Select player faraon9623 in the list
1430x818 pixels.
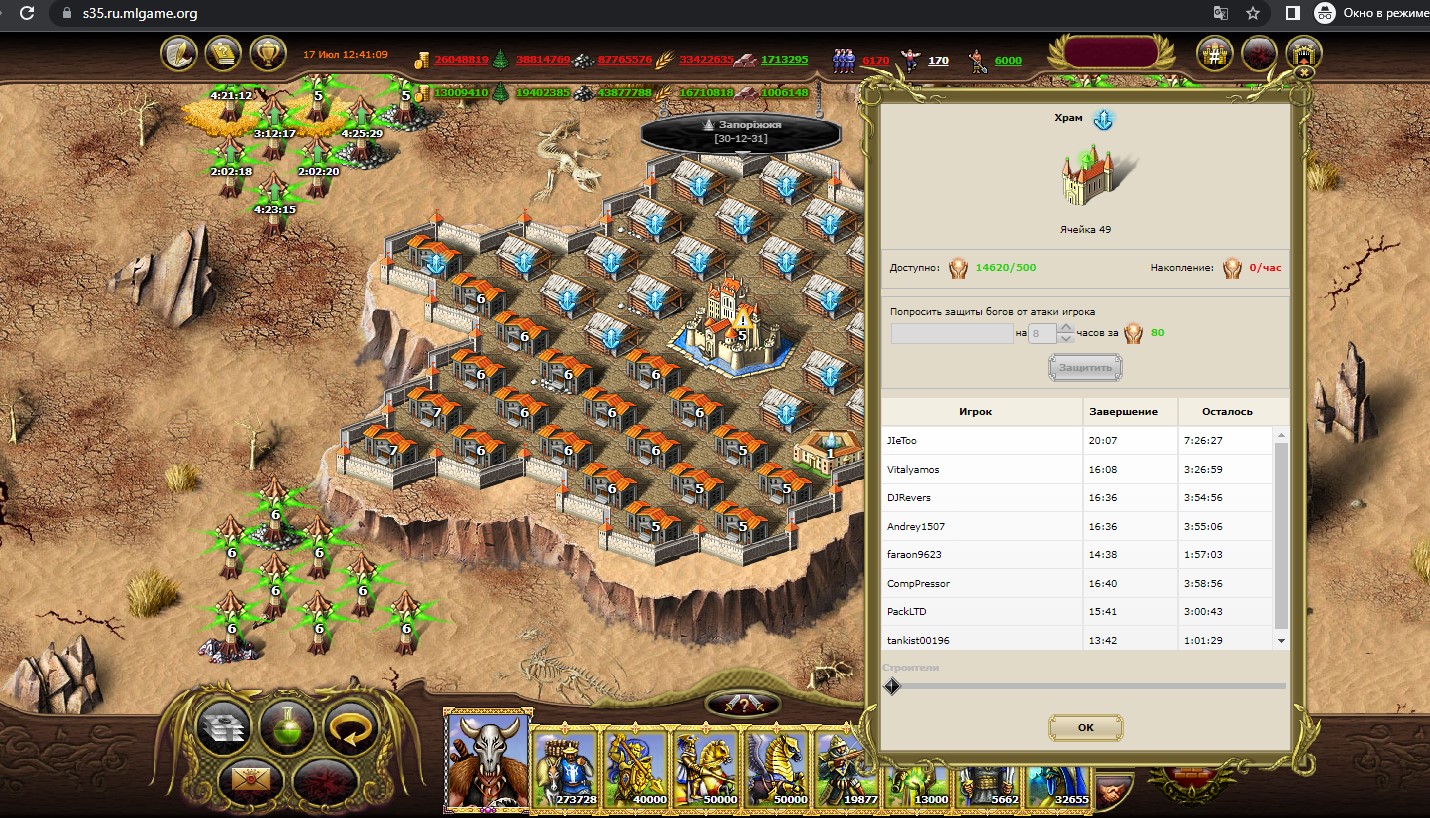(981, 554)
